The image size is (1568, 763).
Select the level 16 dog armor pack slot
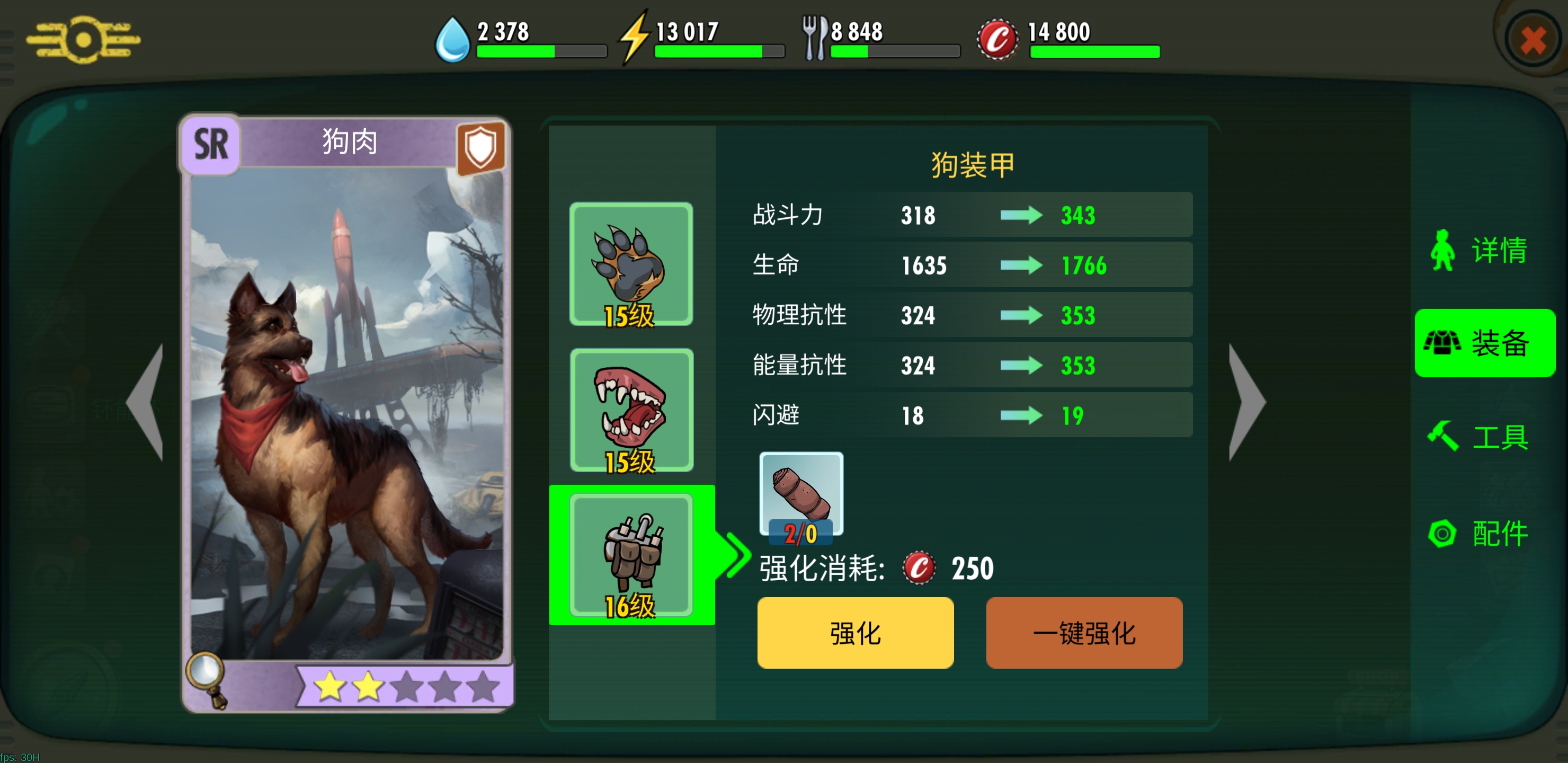(633, 554)
